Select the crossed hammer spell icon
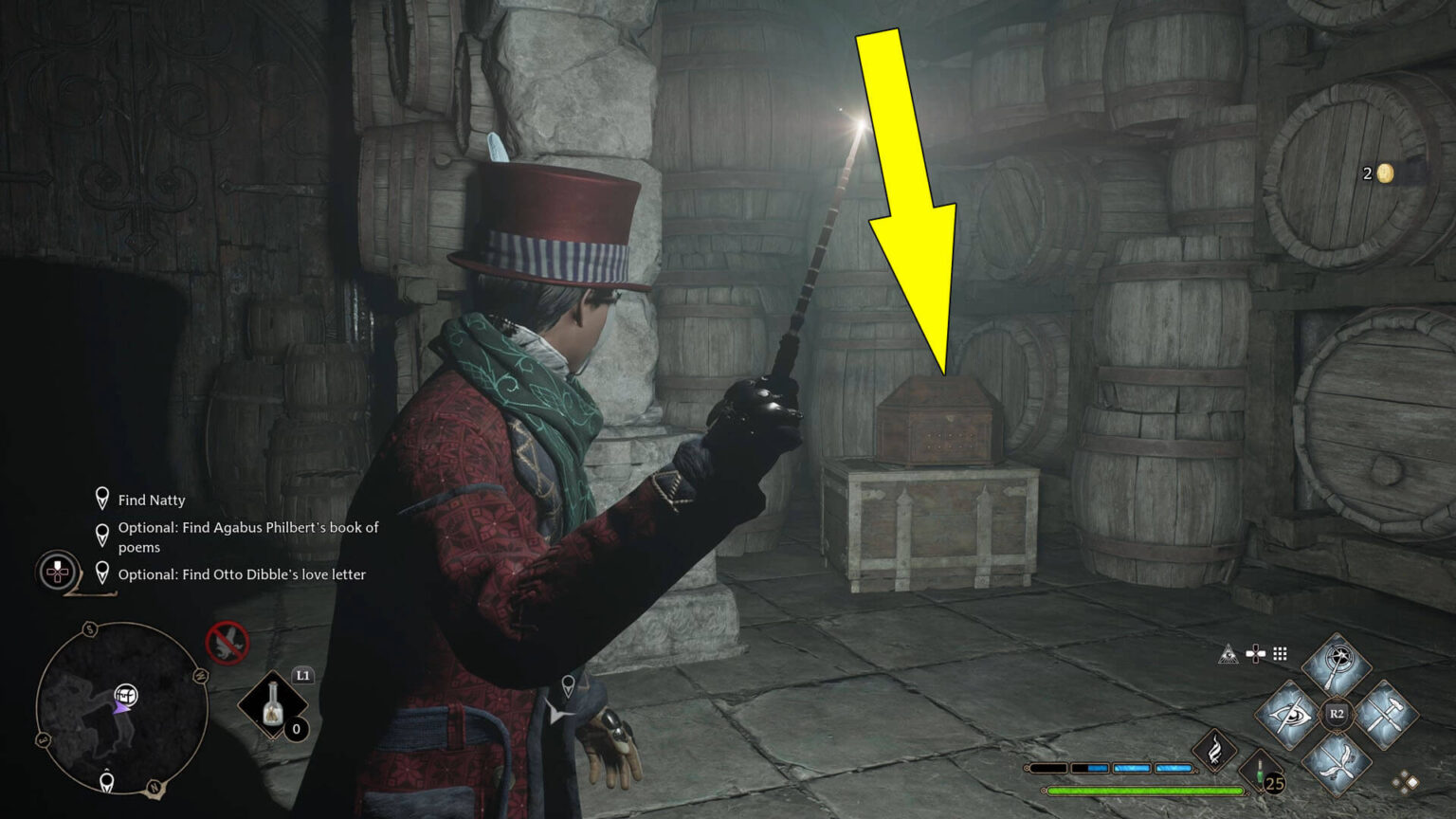This screenshot has height=819, width=1456. click(1385, 714)
